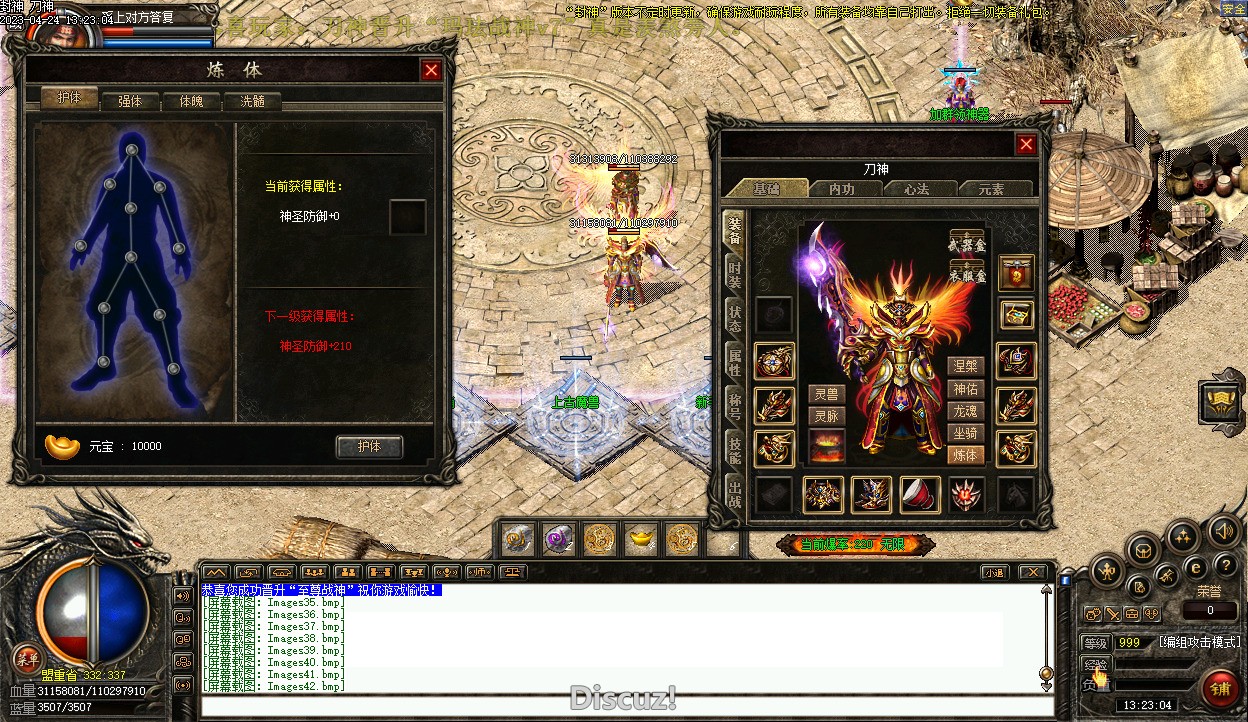The height and width of the screenshot is (722, 1248).
Task: Toggle the sound speaker icon
Action: [x=1223, y=530]
